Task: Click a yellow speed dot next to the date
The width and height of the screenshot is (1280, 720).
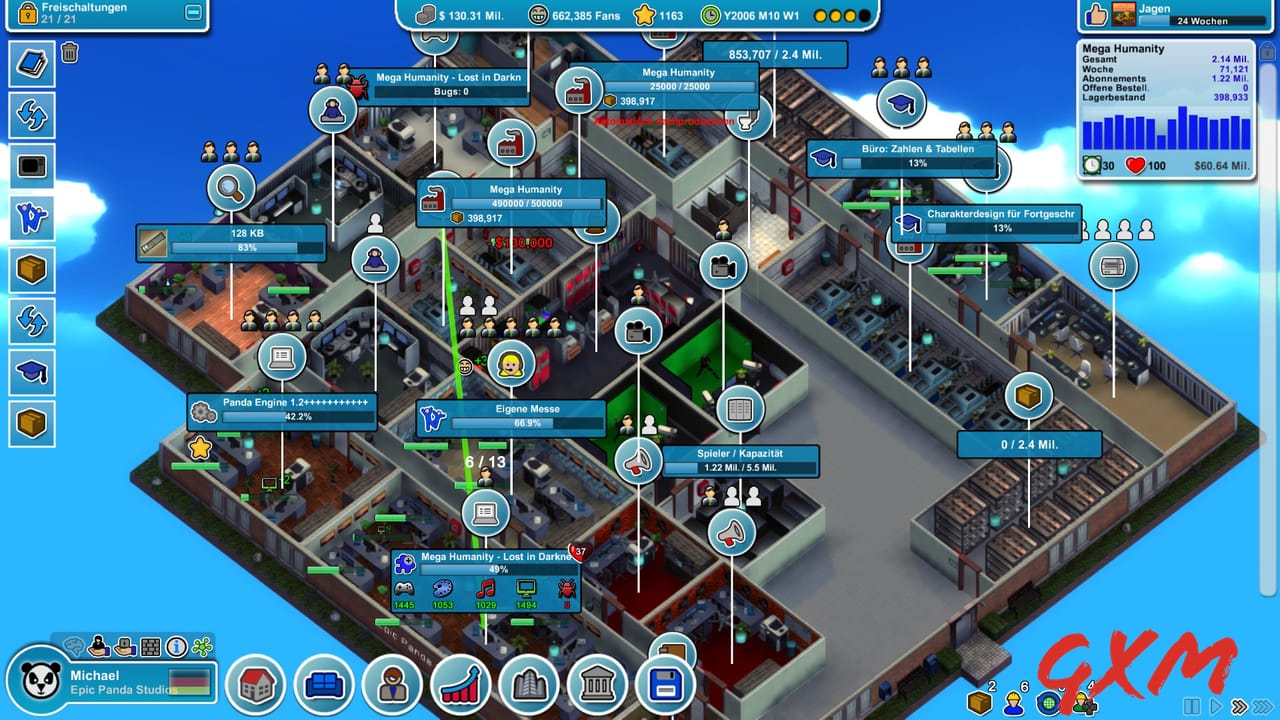Action: 822,16
